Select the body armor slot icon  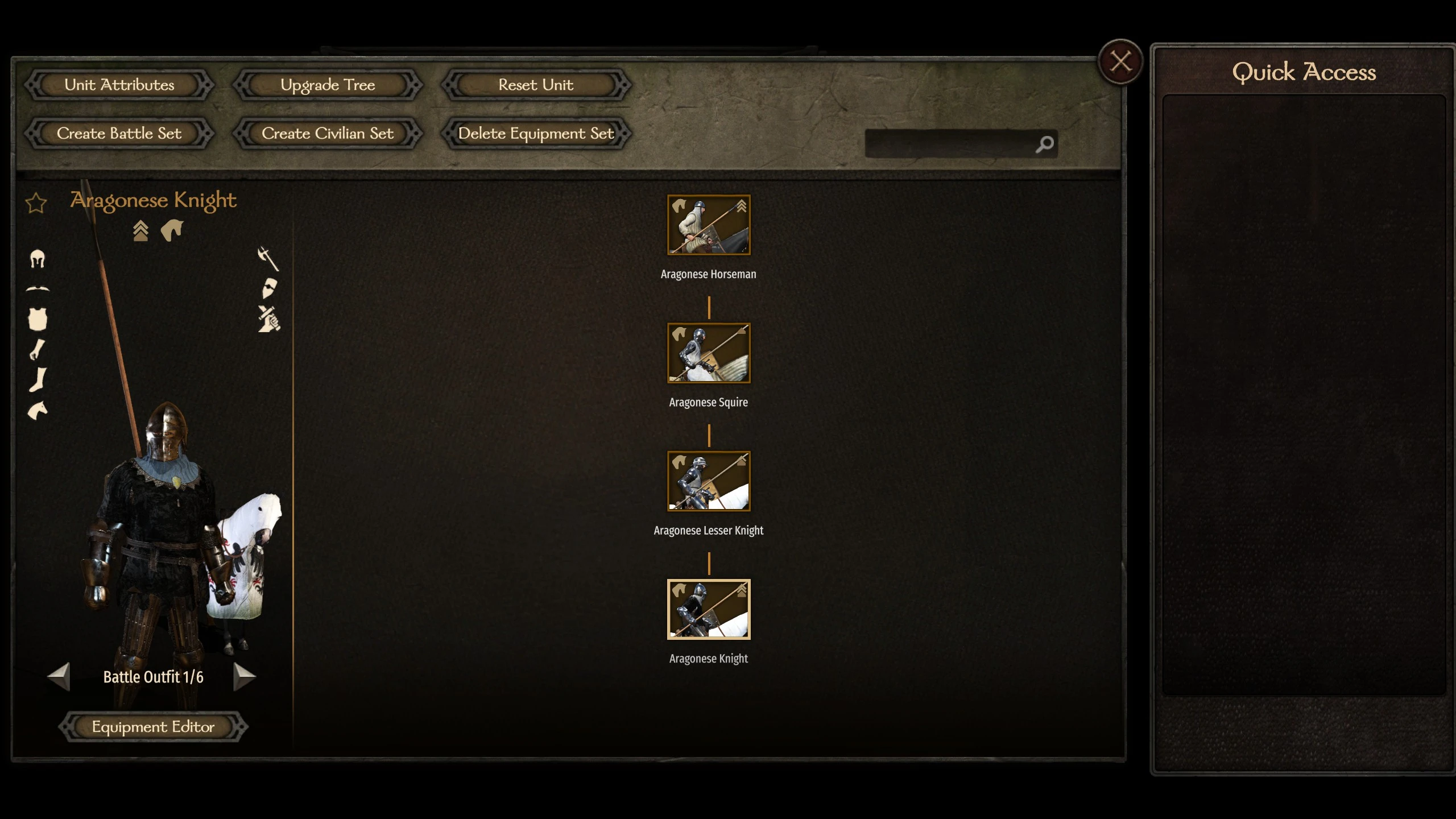pyautogui.click(x=38, y=319)
